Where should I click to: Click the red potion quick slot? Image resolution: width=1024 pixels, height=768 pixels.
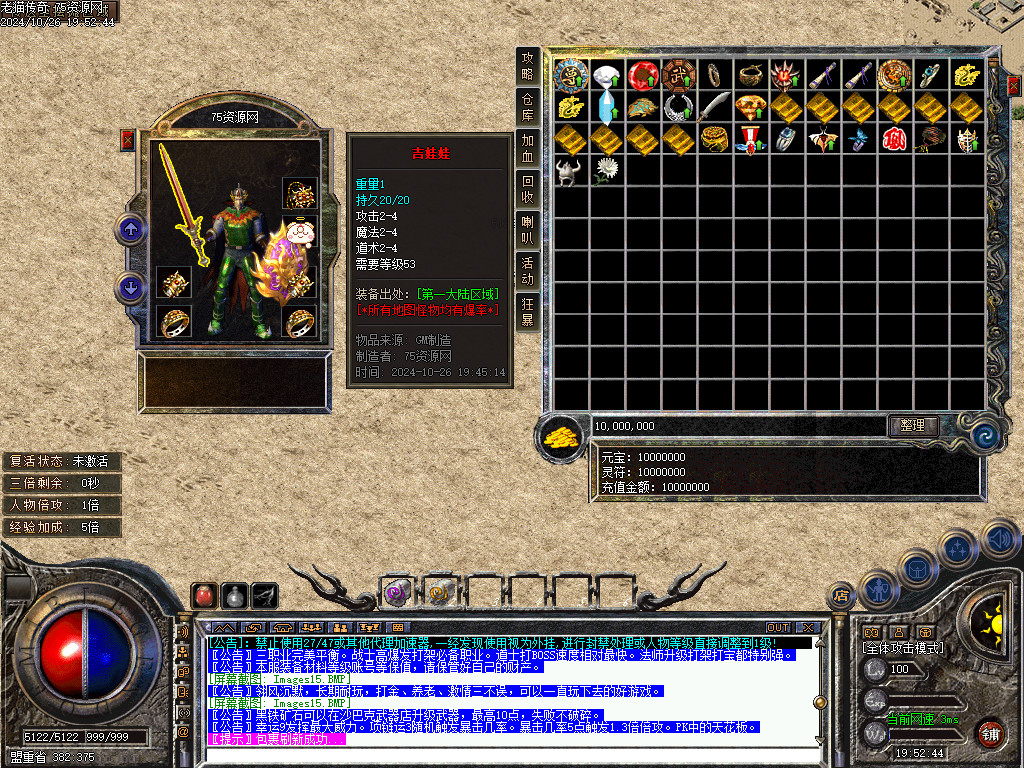click(x=204, y=595)
